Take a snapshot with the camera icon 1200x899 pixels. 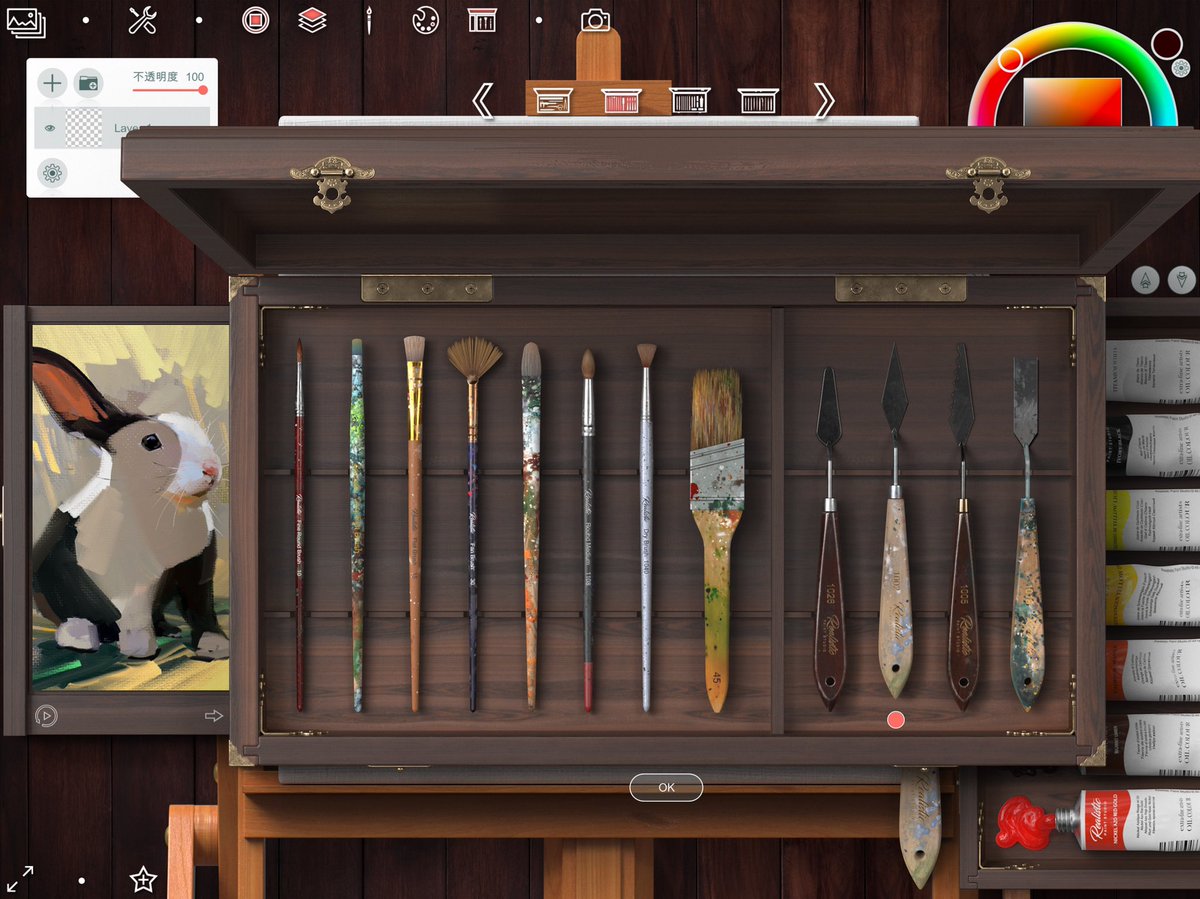(x=595, y=20)
